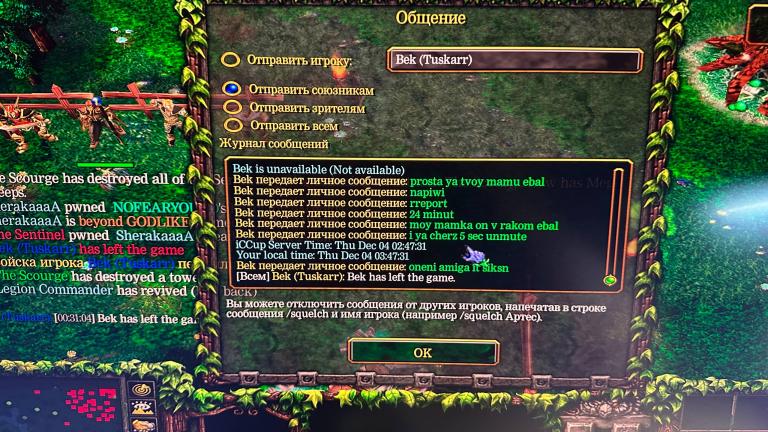Image resolution: width=768 pixels, height=432 pixels.
Task: Choose "Отправить союзникам" radio option
Action: [x=233, y=89]
